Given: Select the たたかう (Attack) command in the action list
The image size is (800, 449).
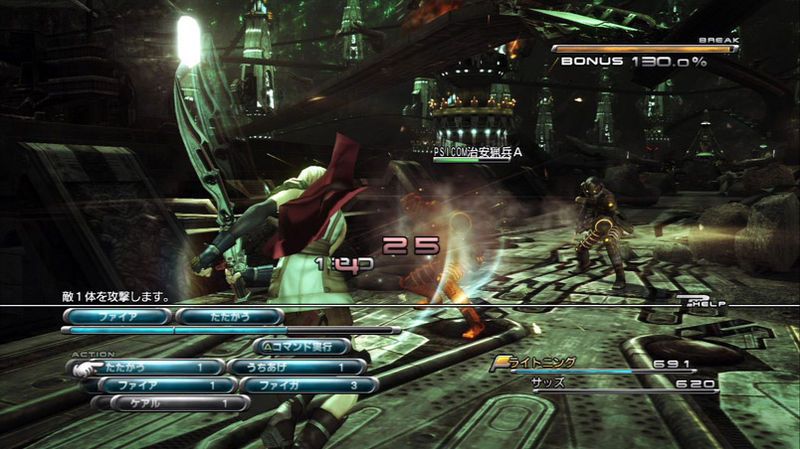Looking at the screenshot, I should pyautogui.click(x=150, y=367).
